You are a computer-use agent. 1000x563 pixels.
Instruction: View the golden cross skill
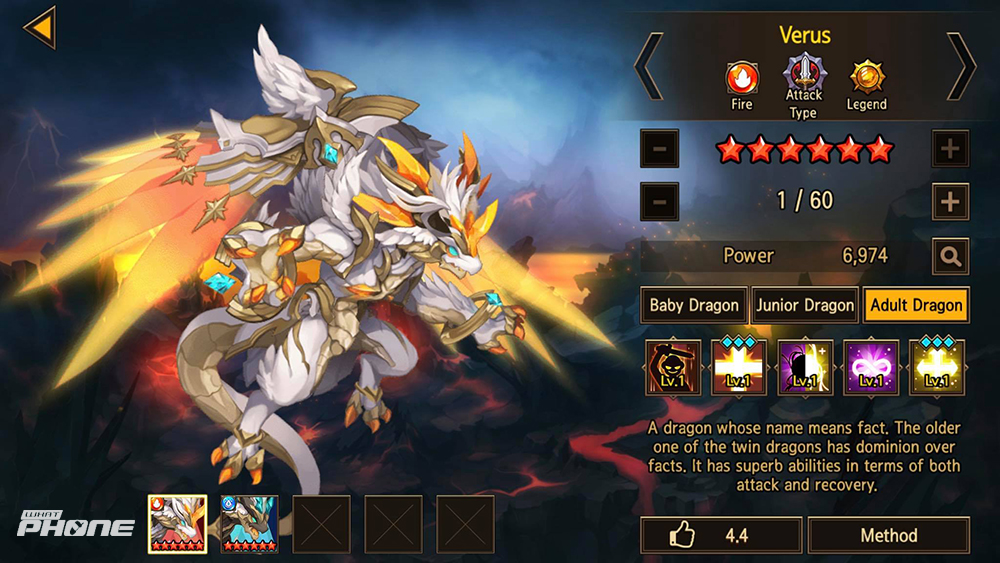[x=938, y=367]
